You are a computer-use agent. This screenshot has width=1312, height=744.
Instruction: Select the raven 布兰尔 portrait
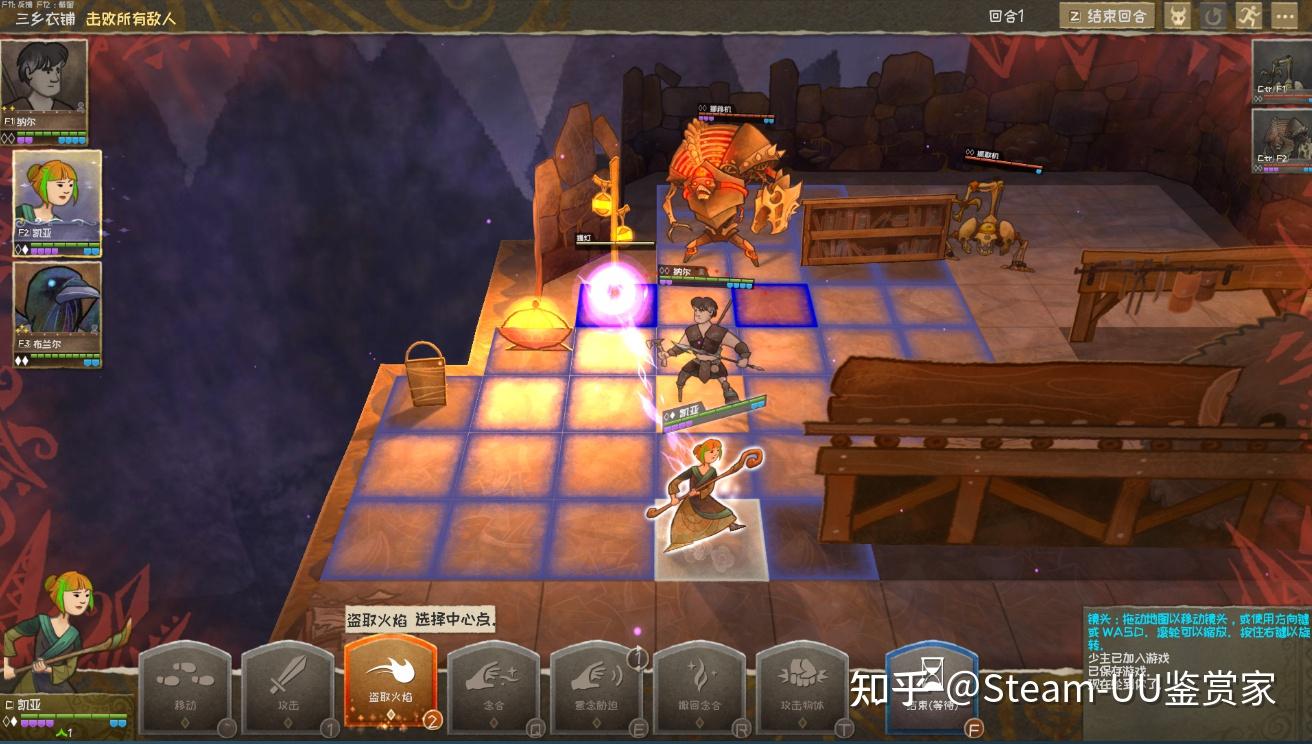57,312
